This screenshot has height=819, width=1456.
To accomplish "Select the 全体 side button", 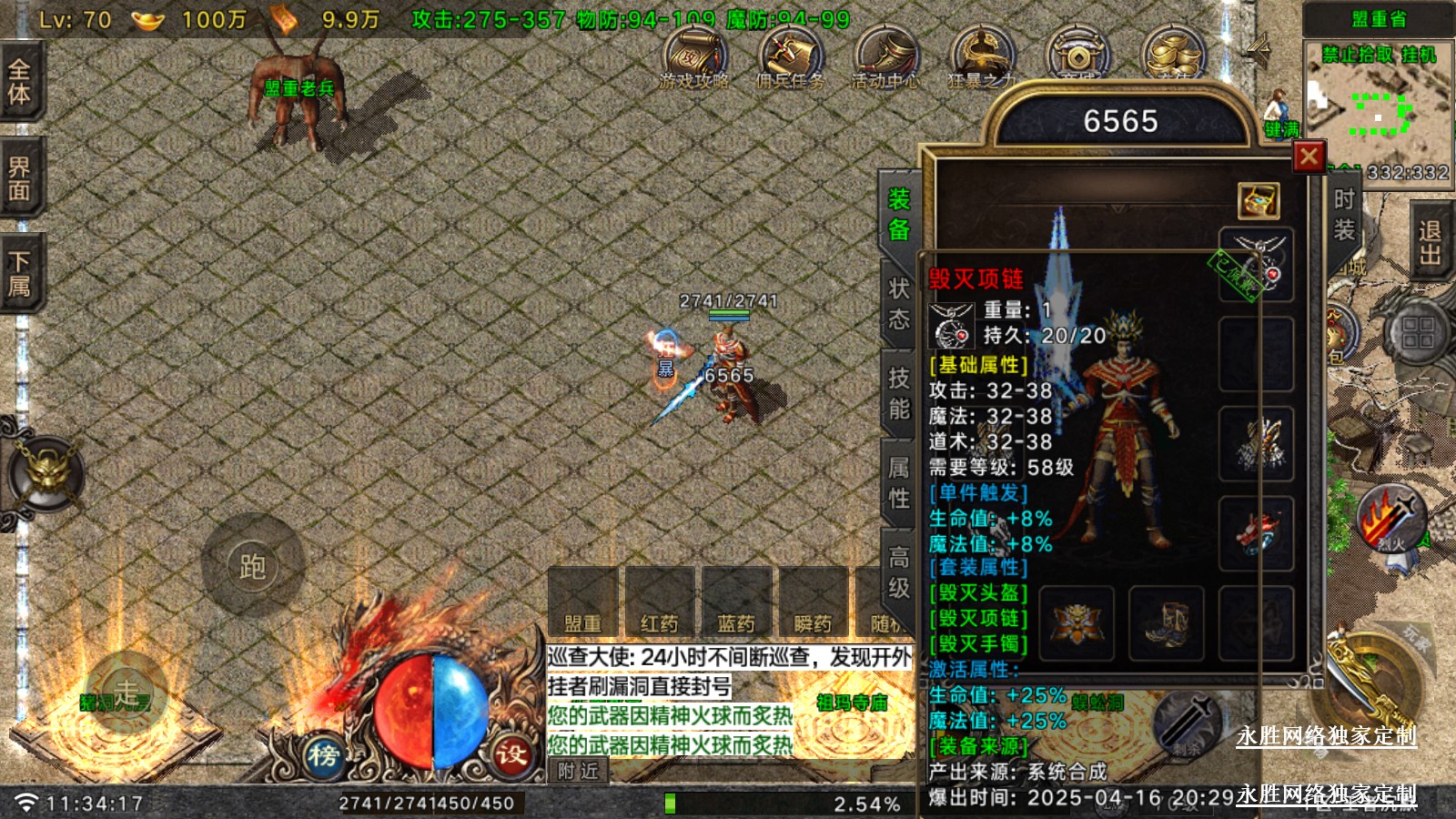I will (x=20, y=82).
